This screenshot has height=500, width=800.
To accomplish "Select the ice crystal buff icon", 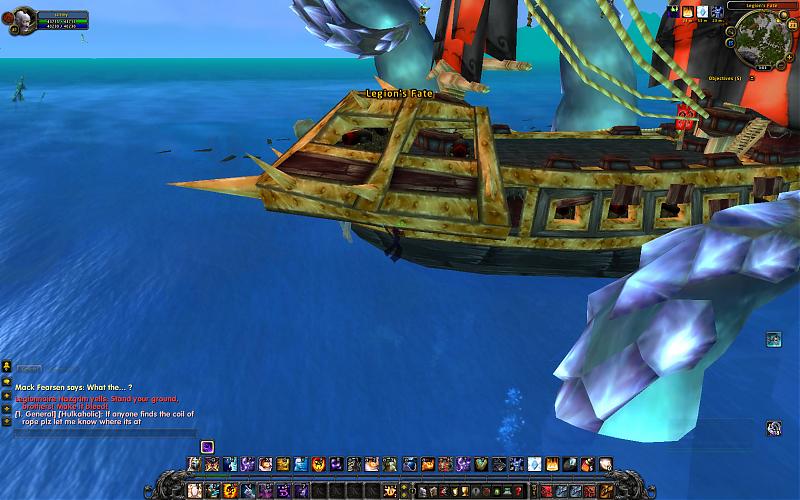I will pyautogui.click(x=703, y=11).
